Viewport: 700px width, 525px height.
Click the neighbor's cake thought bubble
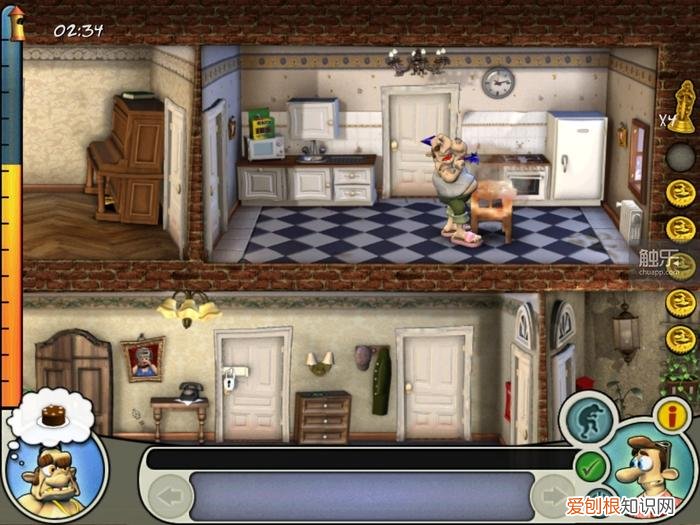(x=53, y=413)
